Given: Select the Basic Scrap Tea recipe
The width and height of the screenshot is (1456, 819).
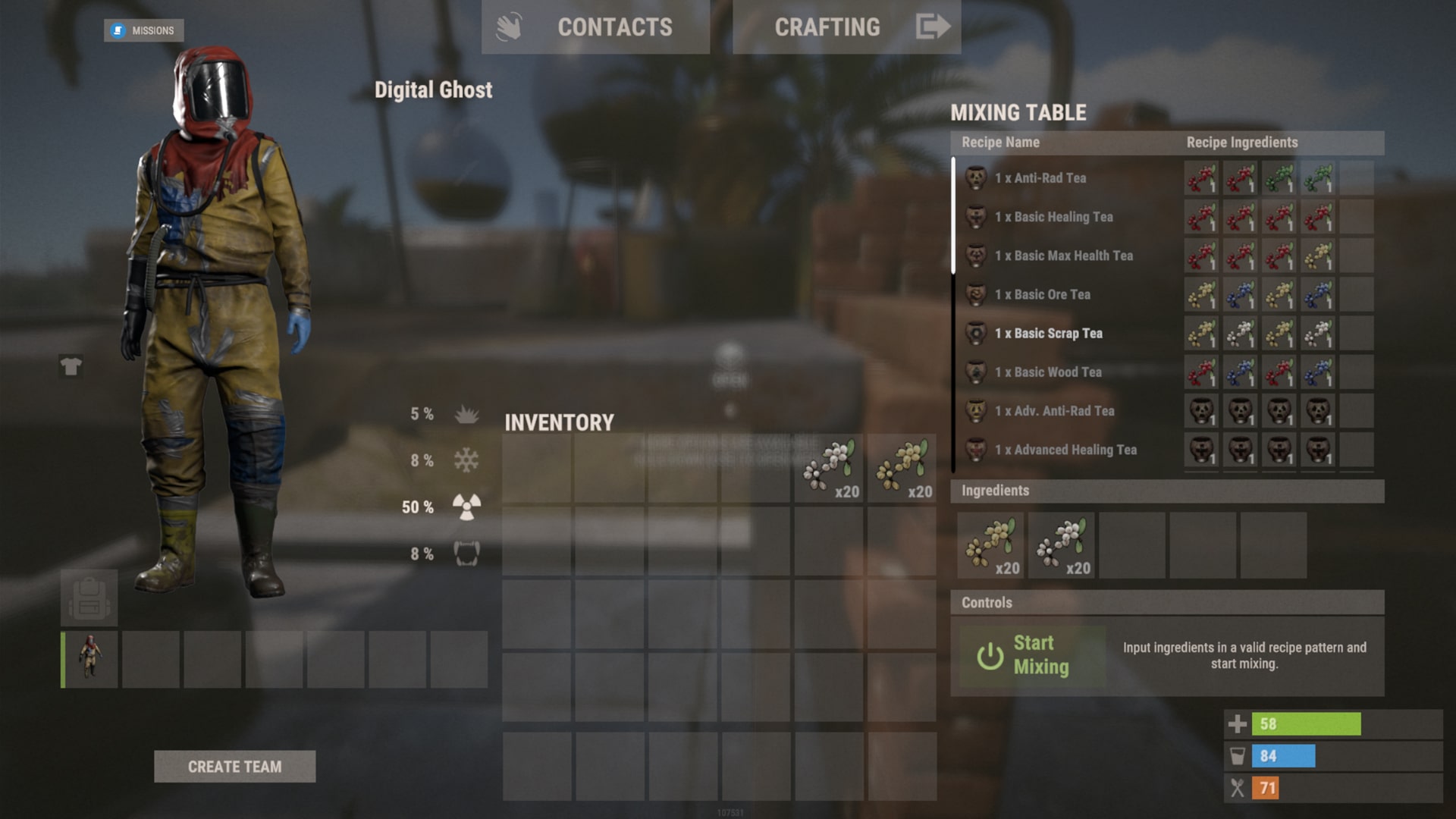Looking at the screenshot, I should point(1049,334).
